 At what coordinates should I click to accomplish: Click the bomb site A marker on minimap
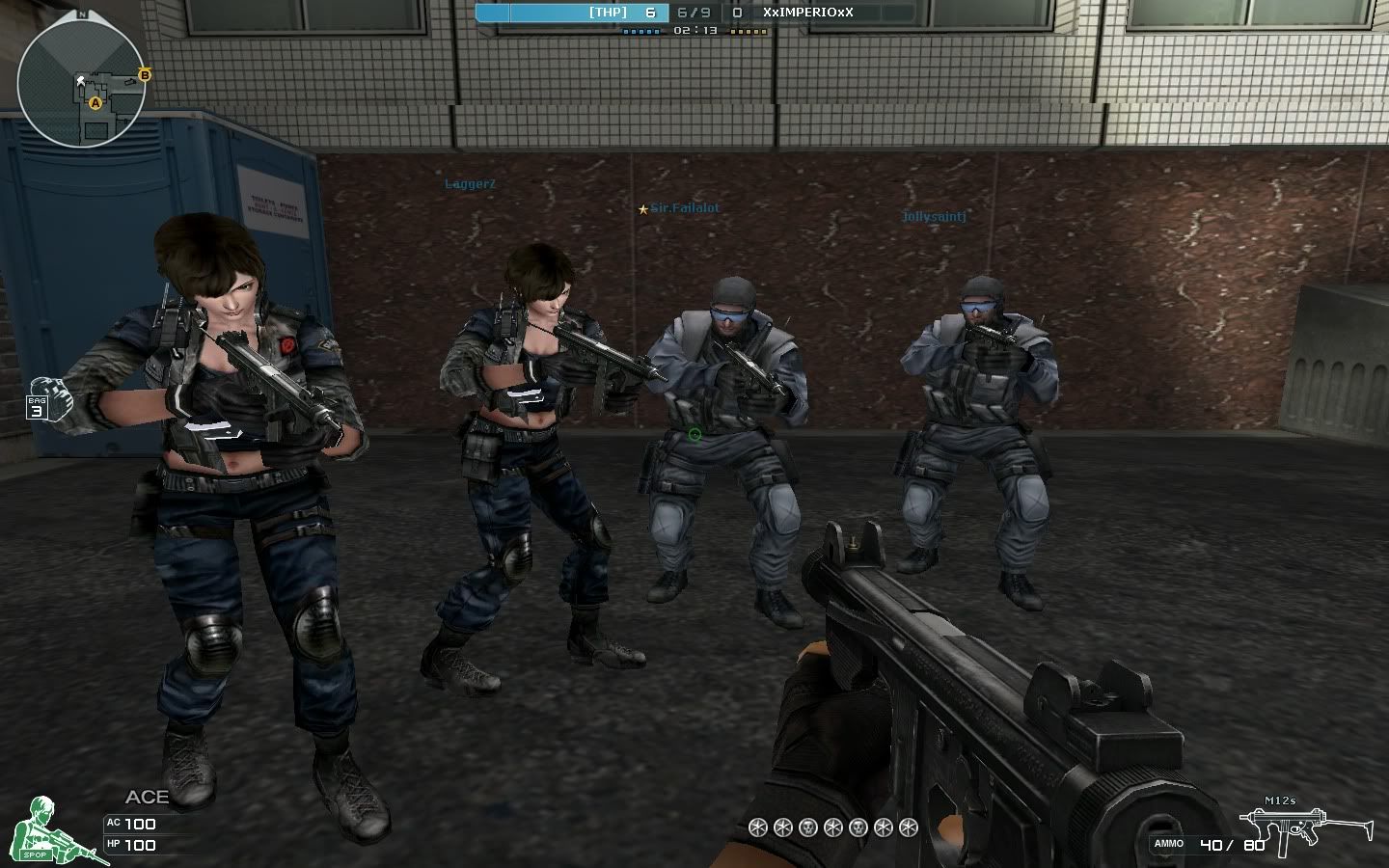point(95,103)
